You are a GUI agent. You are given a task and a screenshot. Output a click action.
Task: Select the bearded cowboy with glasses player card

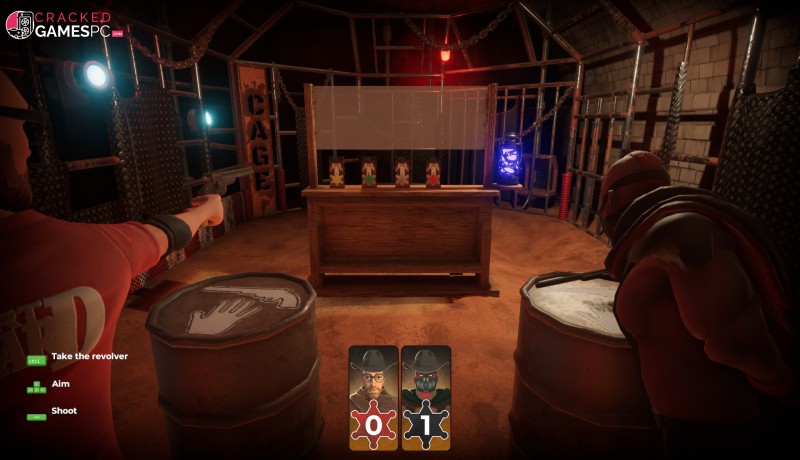373,396
